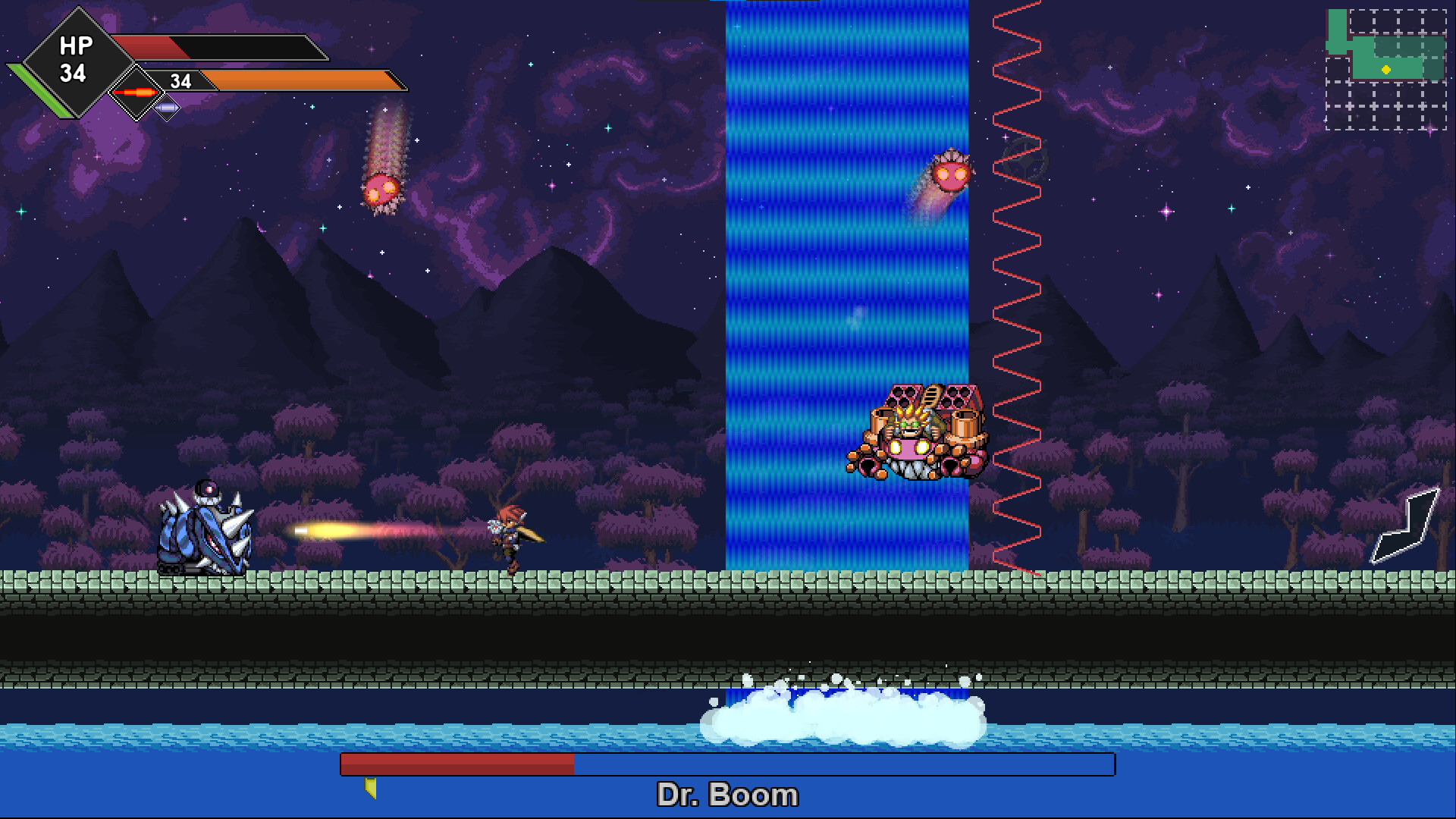Click the yellow player dot on the minimap
The height and width of the screenshot is (819, 1456).
[x=1386, y=69]
